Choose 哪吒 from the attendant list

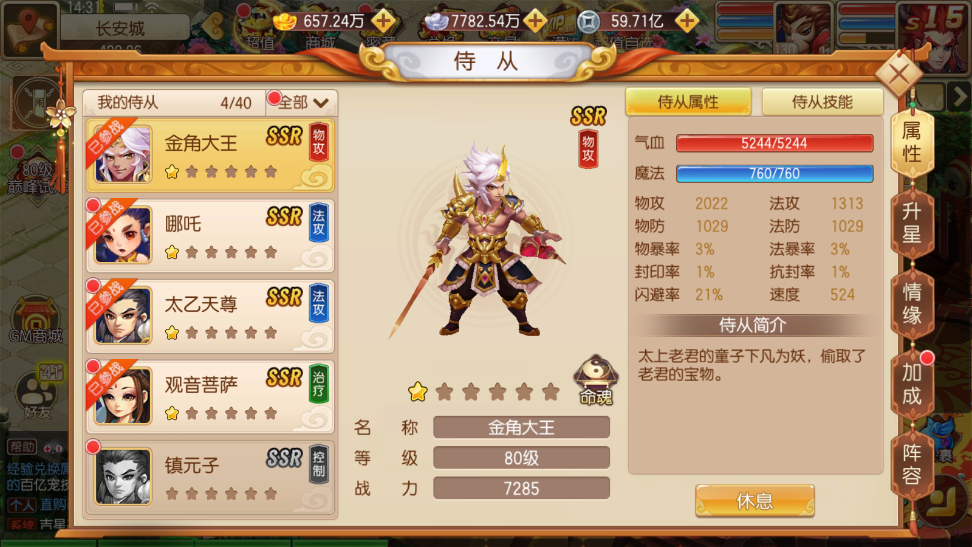coord(212,235)
